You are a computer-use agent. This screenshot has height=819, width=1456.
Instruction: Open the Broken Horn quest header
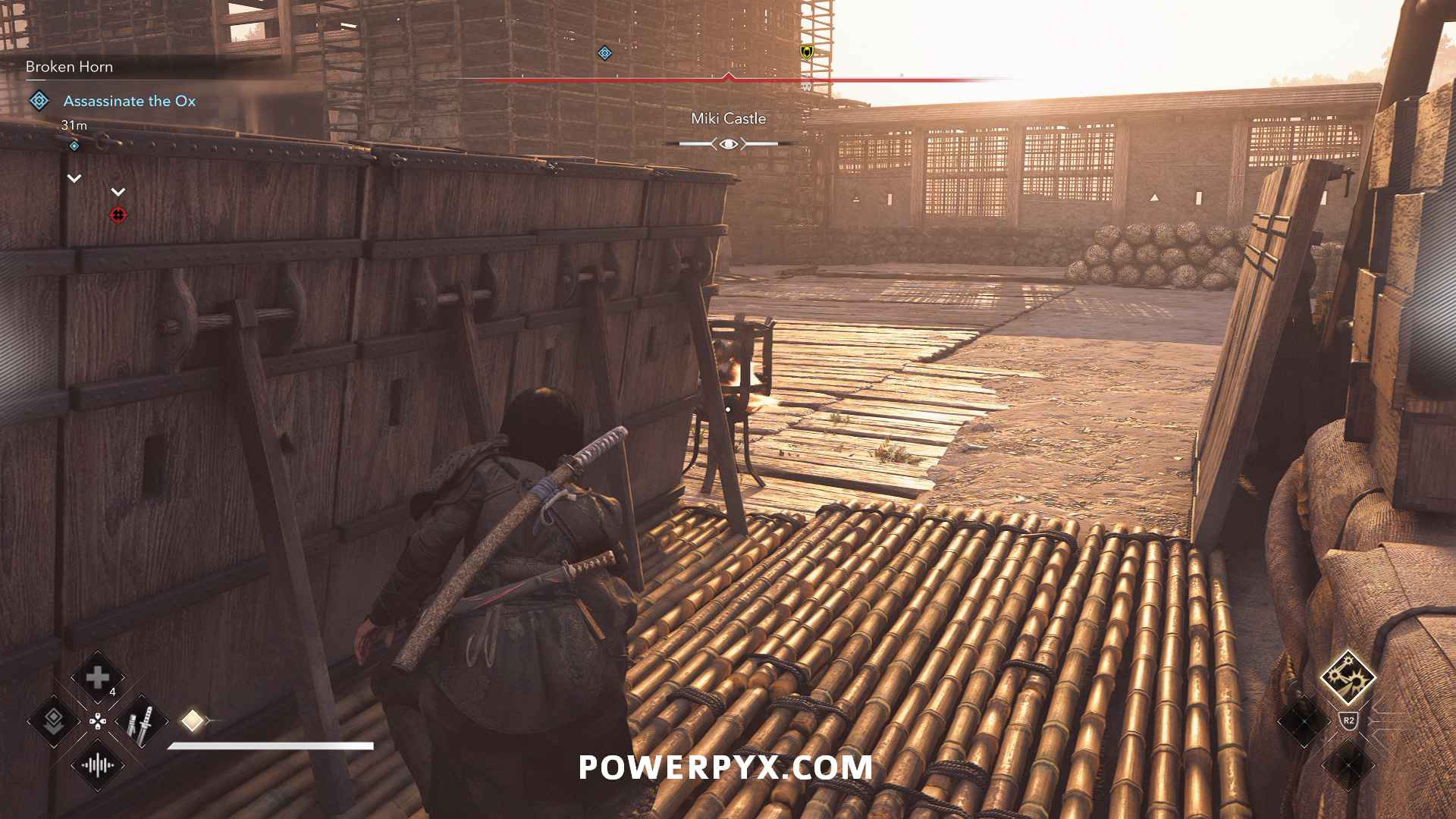coord(69,67)
